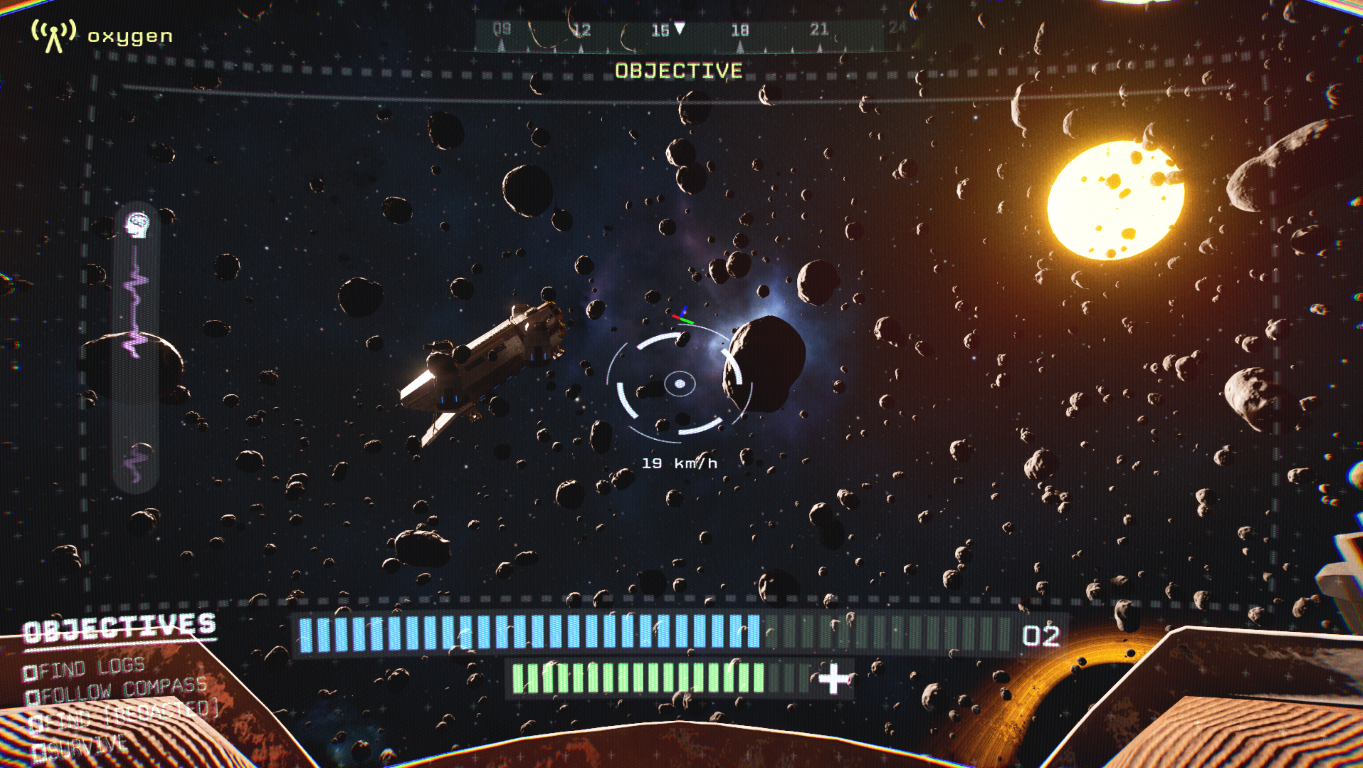Click the oxygen antenna signal icon
Image resolution: width=1363 pixels, height=768 pixels.
[53, 35]
